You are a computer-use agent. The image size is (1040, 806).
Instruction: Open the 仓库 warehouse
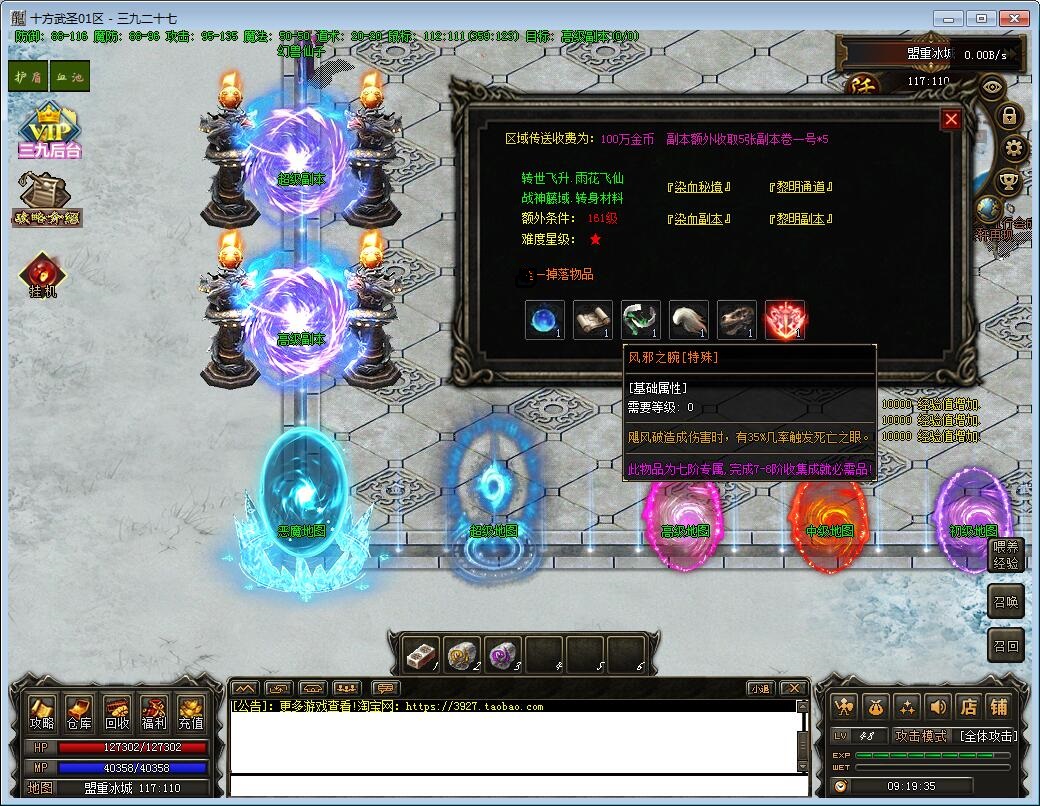tap(79, 713)
